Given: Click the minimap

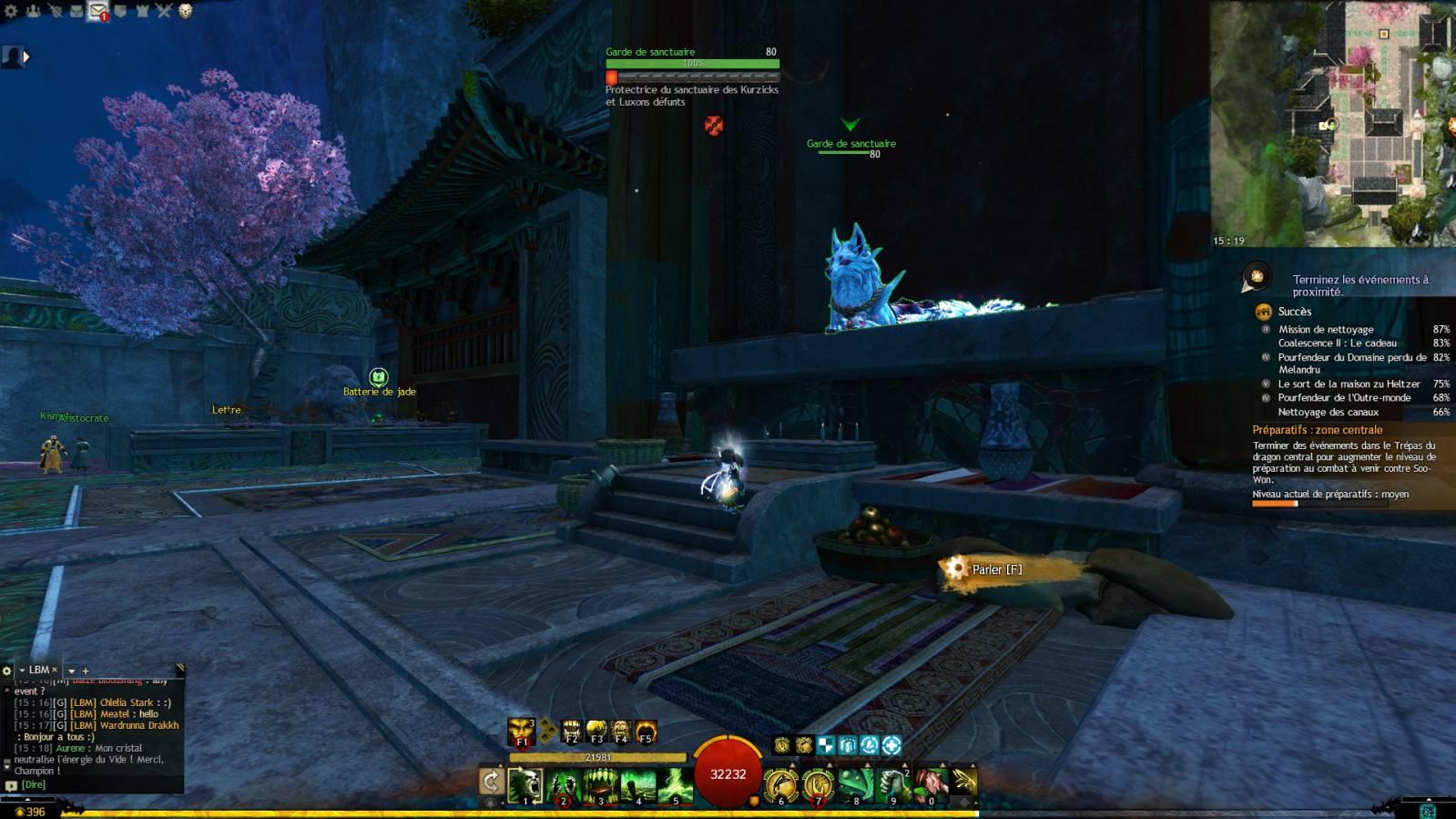Looking at the screenshot, I should 1333,123.
